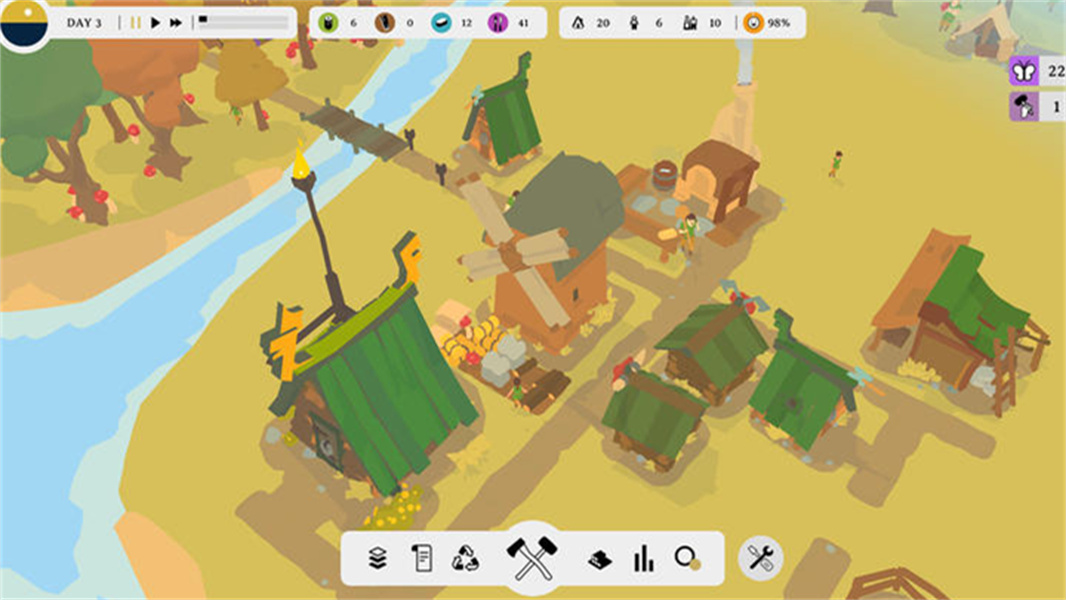Click the orange happiness percentage icon

click(x=752, y=22)
